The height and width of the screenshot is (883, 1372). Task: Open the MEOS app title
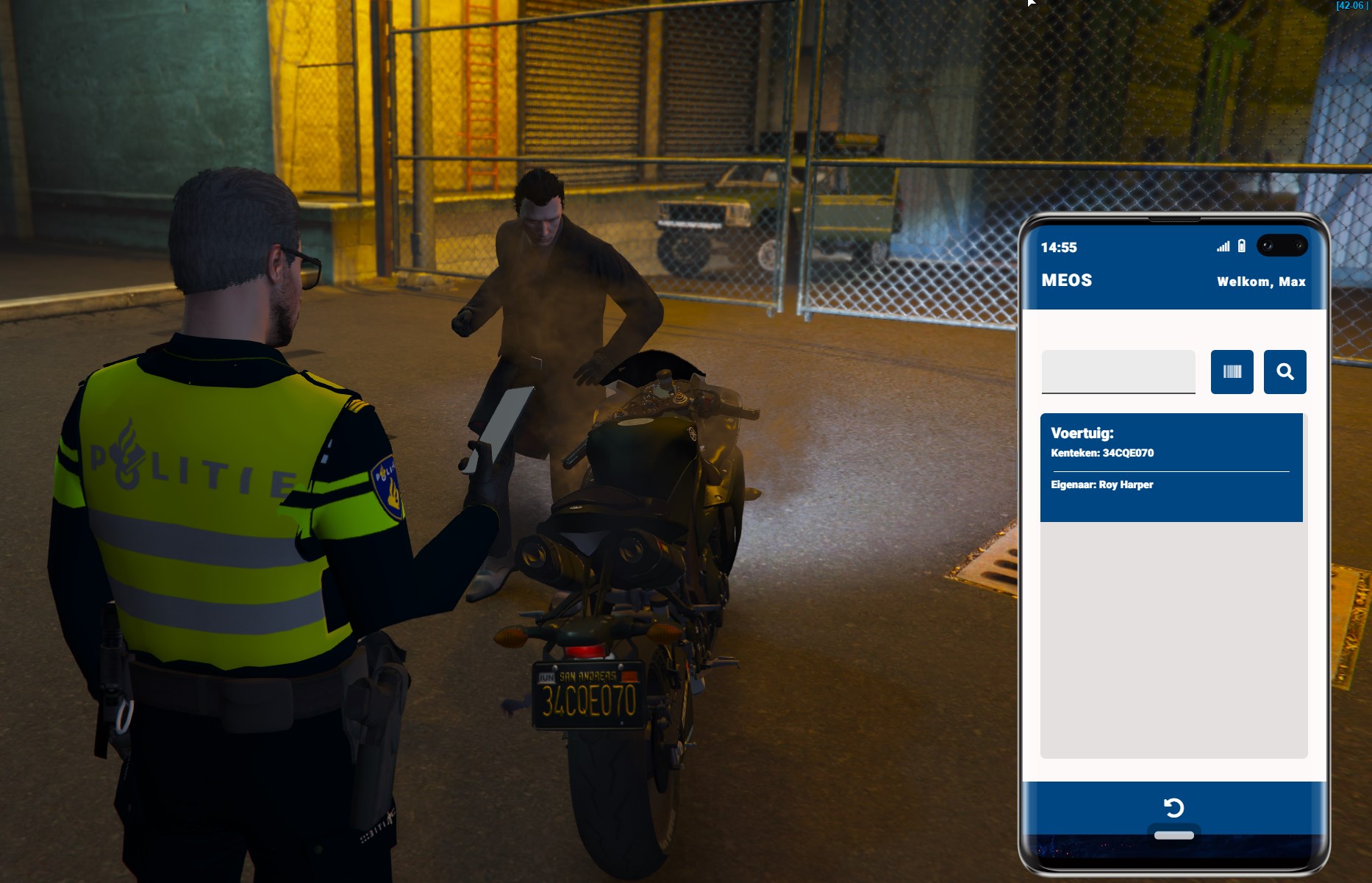pos(1066,280)
